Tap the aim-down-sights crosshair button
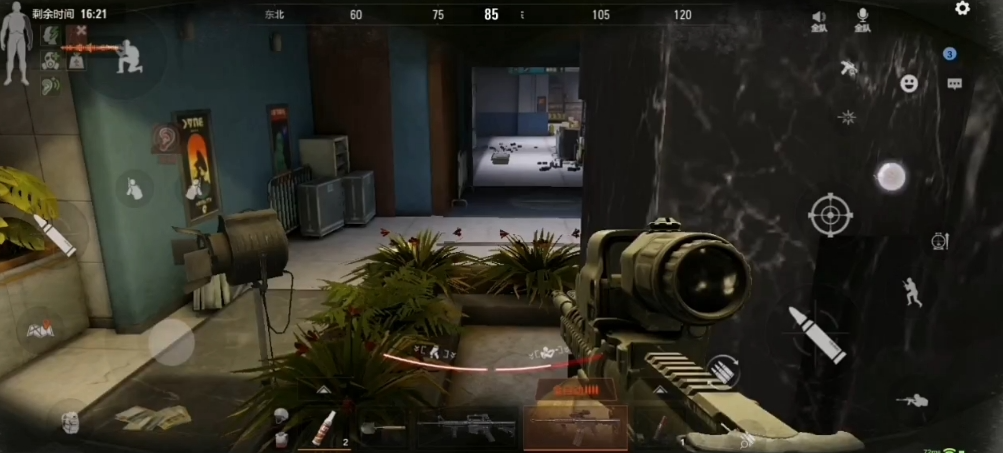This screenshot has width=1003, height=453. pos(830,214)
